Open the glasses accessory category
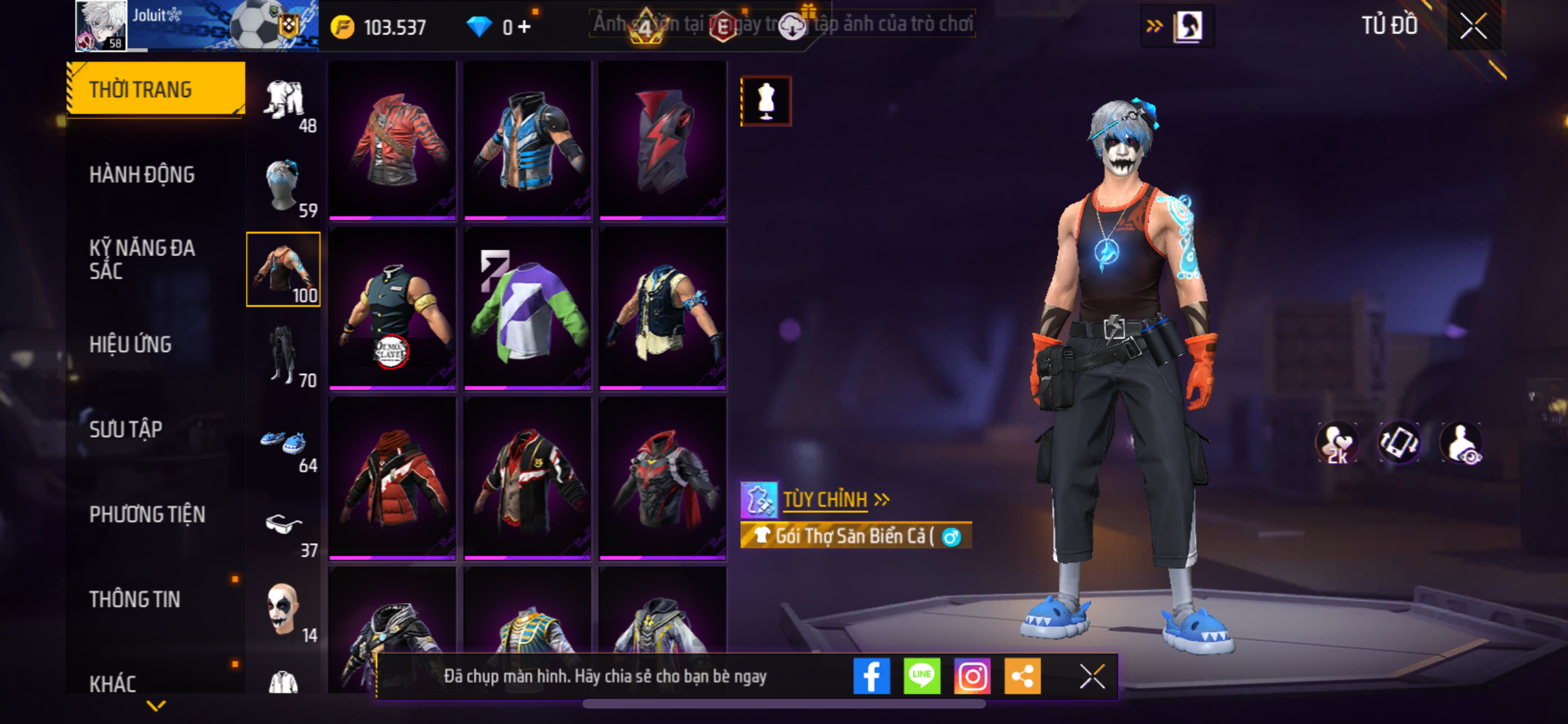1568x724 pixels. point(283,531)
